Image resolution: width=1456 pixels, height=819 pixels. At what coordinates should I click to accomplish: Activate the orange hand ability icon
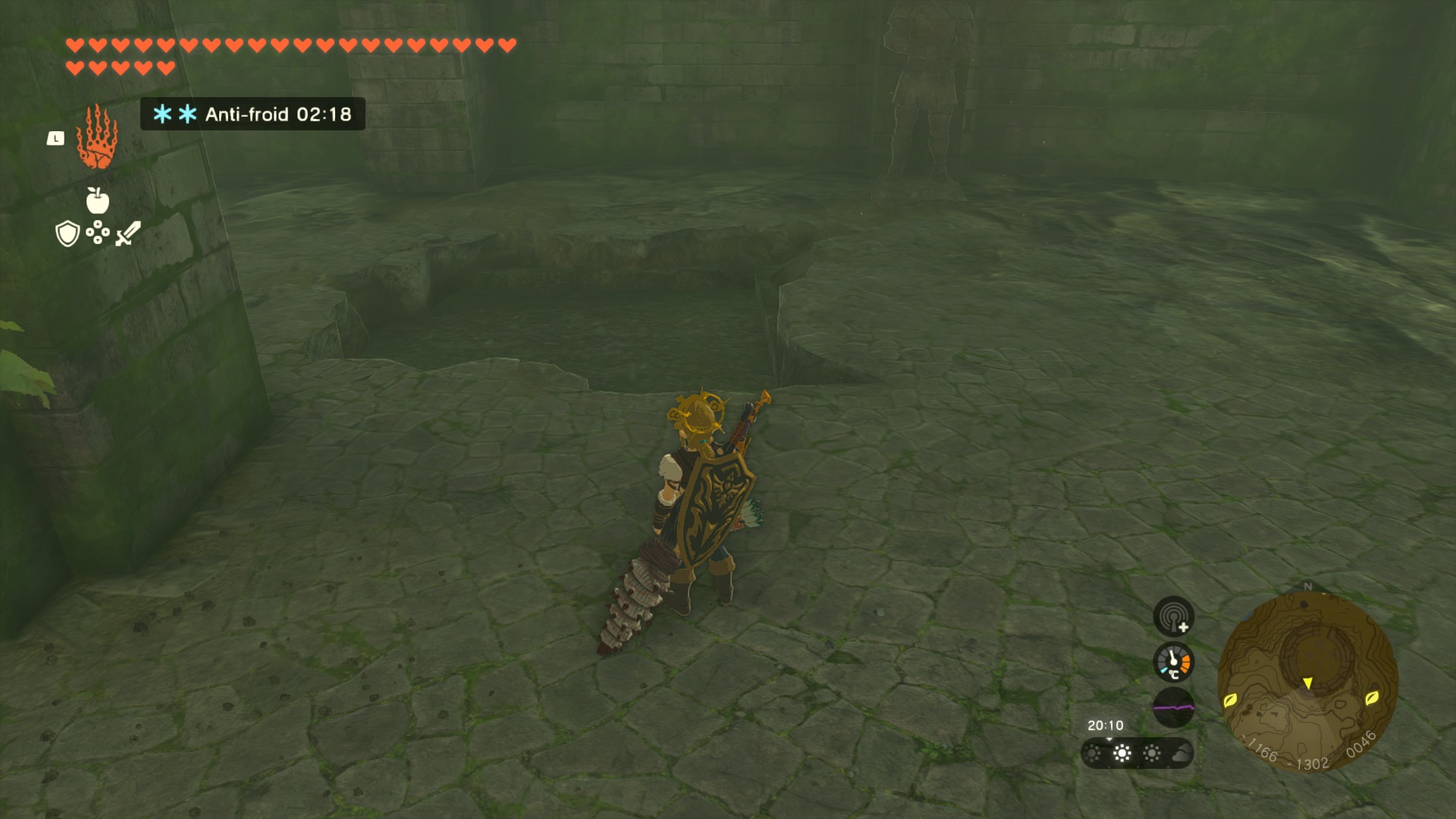point(96,138)
